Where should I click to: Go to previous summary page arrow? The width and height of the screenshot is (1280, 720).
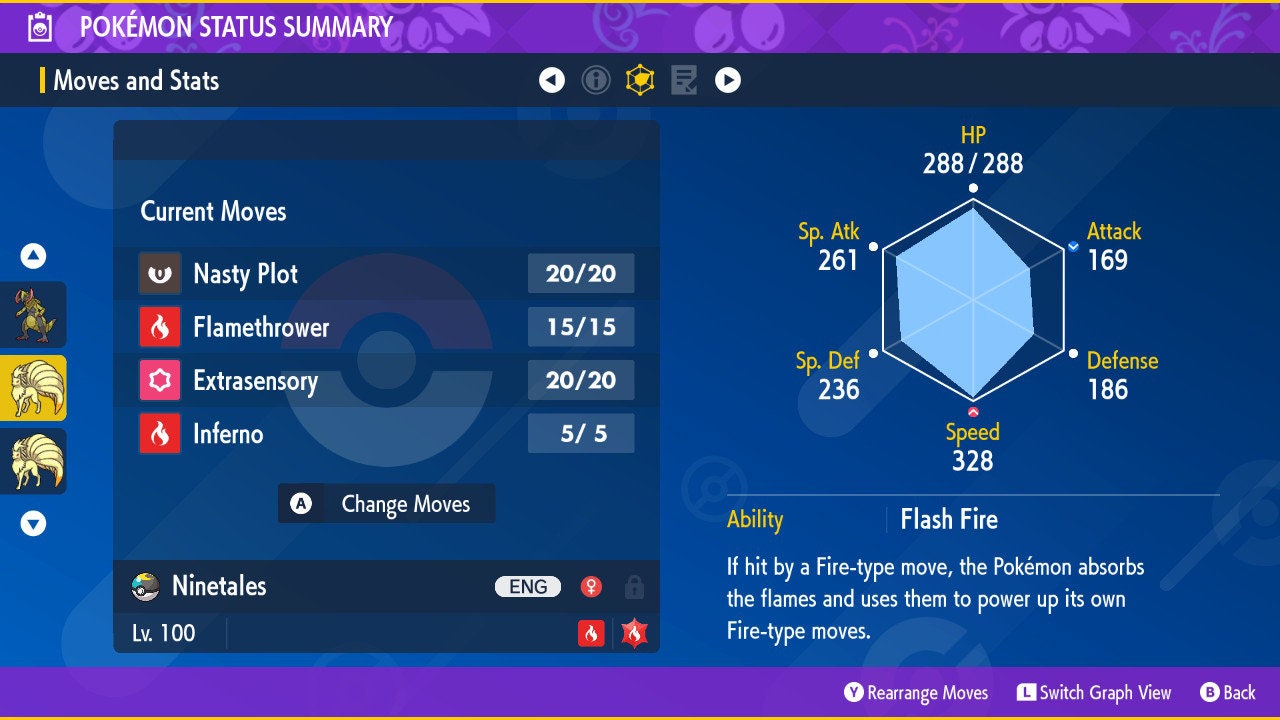pos(552,80)
